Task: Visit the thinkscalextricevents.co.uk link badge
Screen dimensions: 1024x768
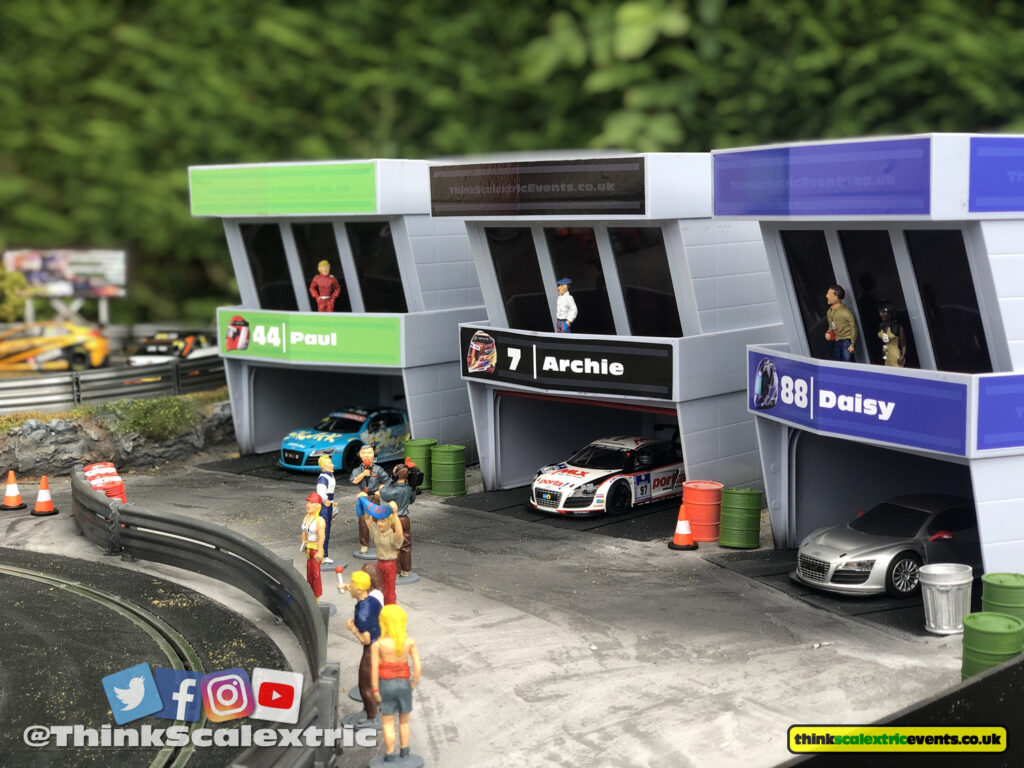Action: point(896,739)
